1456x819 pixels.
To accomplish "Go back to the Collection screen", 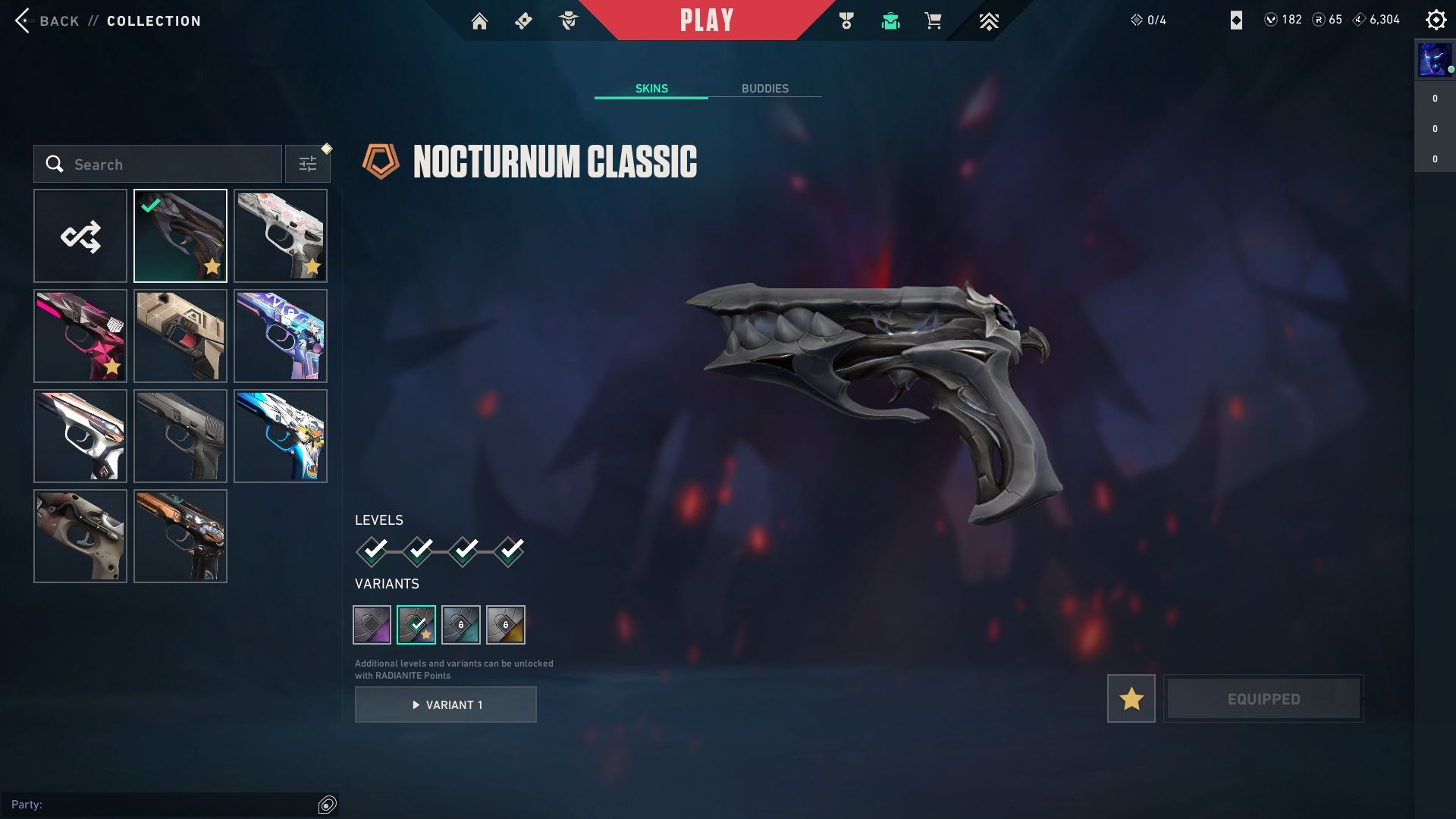I will [47, 20].
